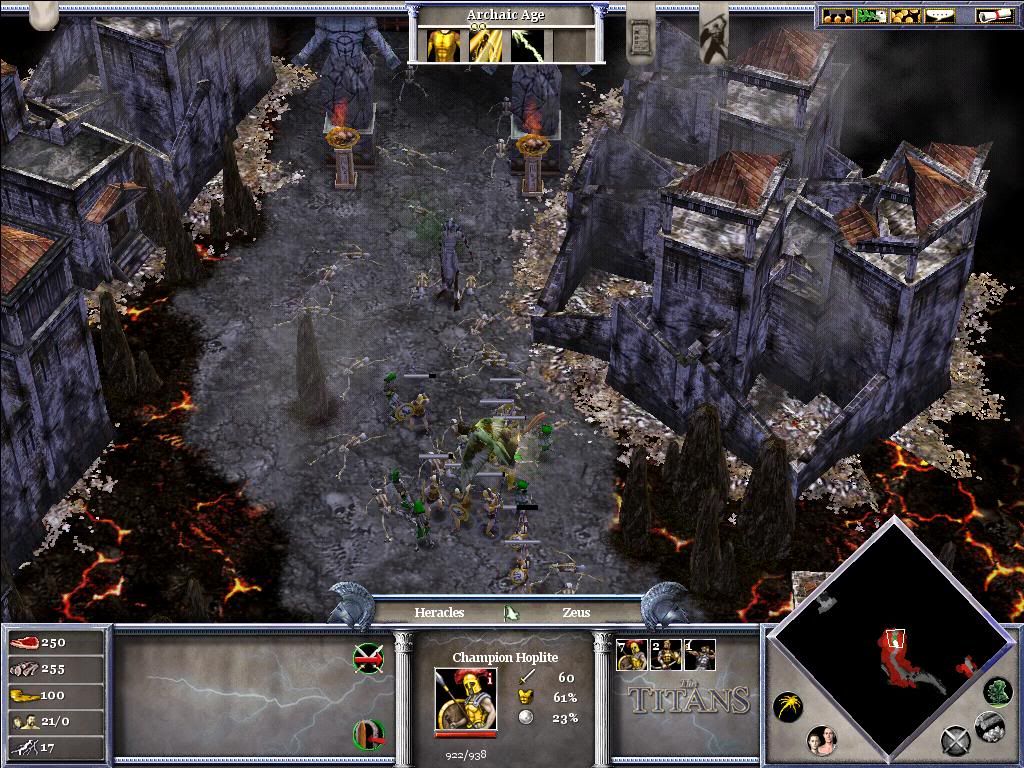The height and width of the screenshot is (768, 1024).
Task: Select the group of seven hoplites
Action: [632, 655]
